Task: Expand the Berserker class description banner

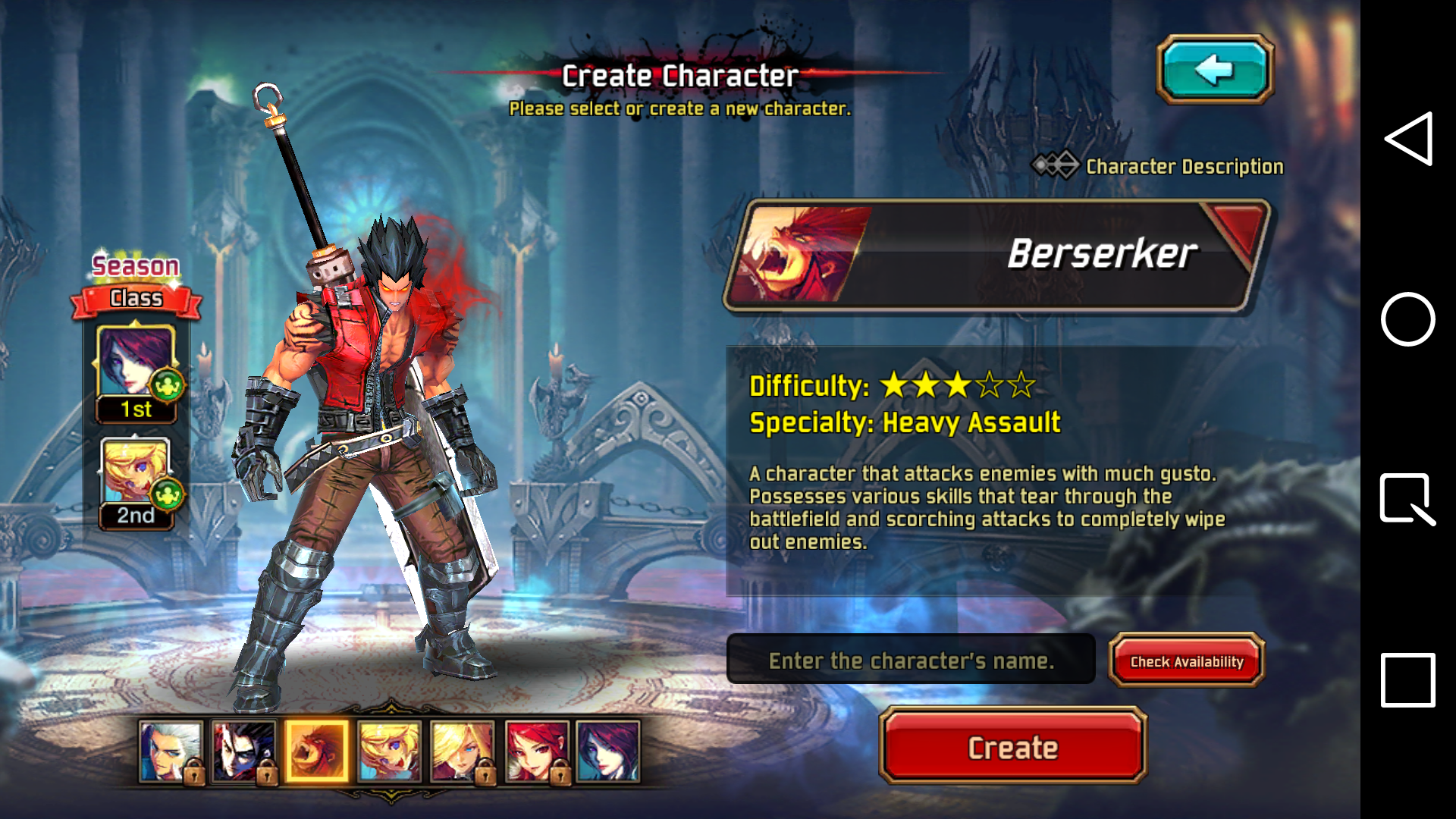Action: 997,256
